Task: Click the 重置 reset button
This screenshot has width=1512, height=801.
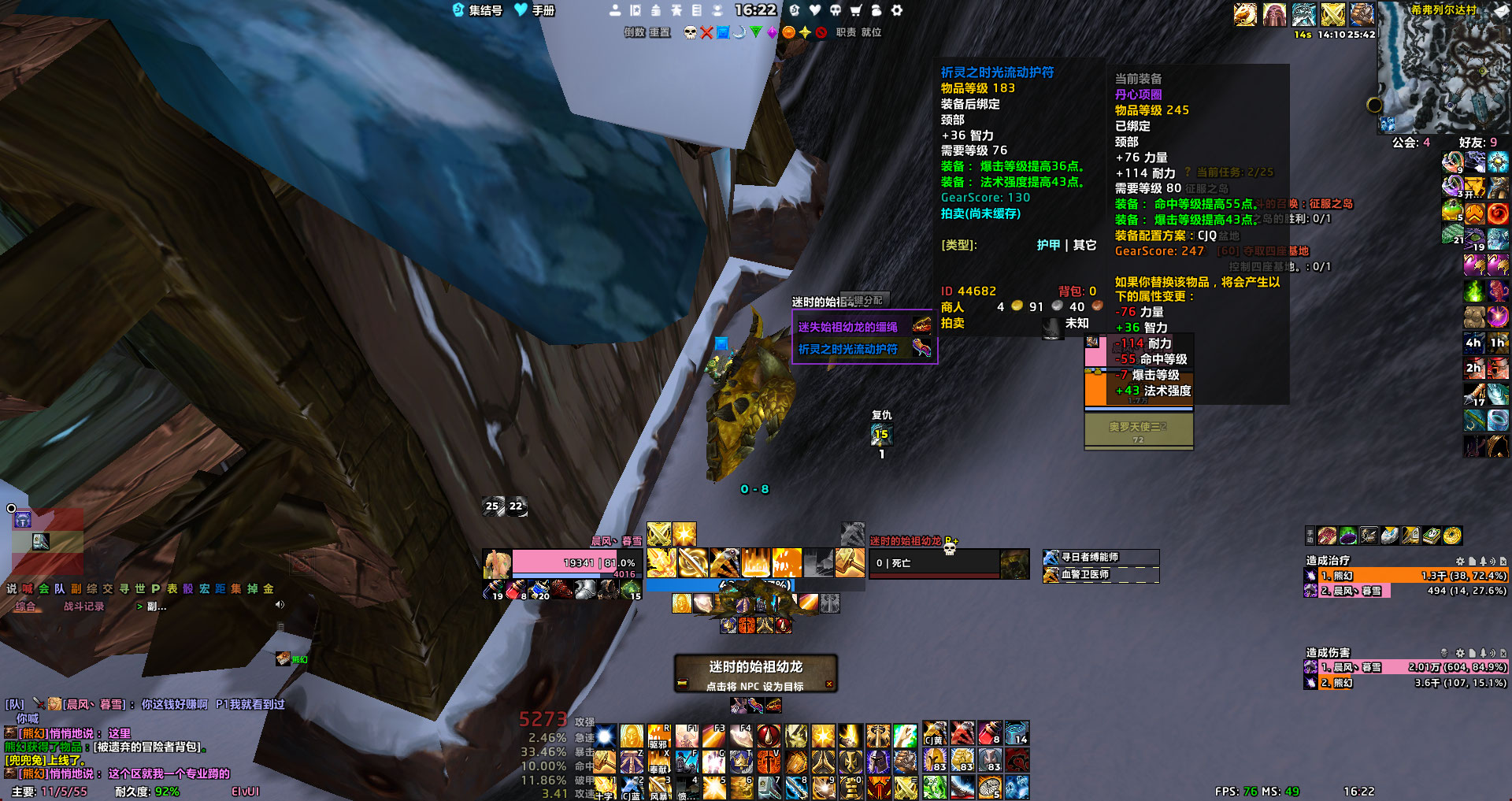Action: [x=660, y=32]
